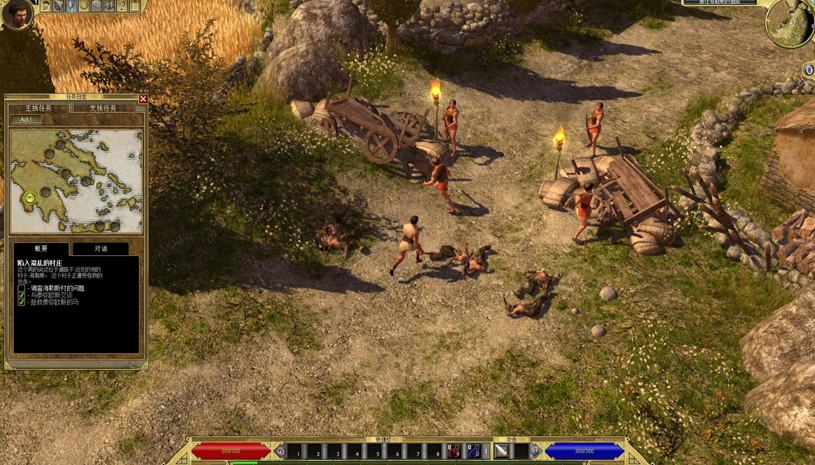Open the quest dialogue tab (对话)
This screenshot has height=465, width=815.
coord(101,248)
